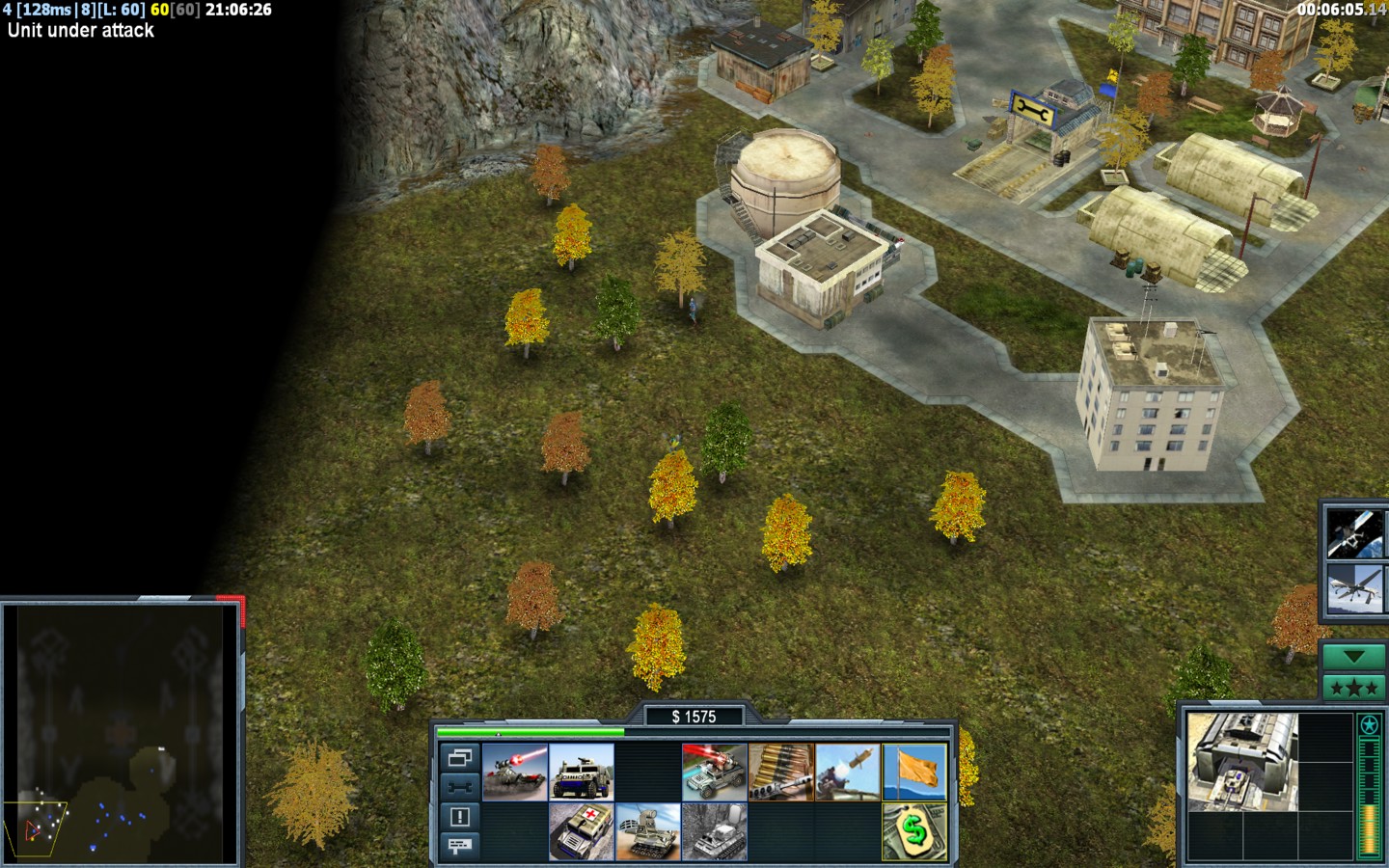
Task: Purchase the TOW missile upgrade
Action: click(848, 773)
